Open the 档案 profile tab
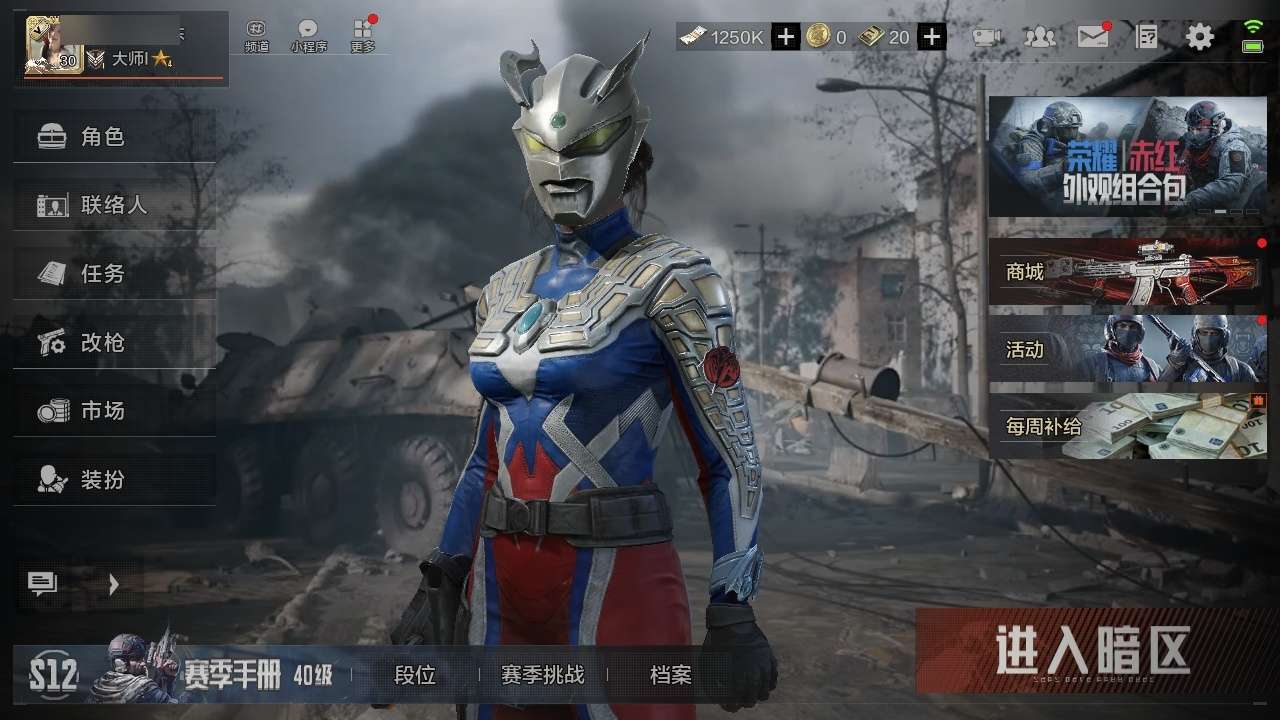Viewport: 1280px width, 720px height. click(x=670, y=675)
